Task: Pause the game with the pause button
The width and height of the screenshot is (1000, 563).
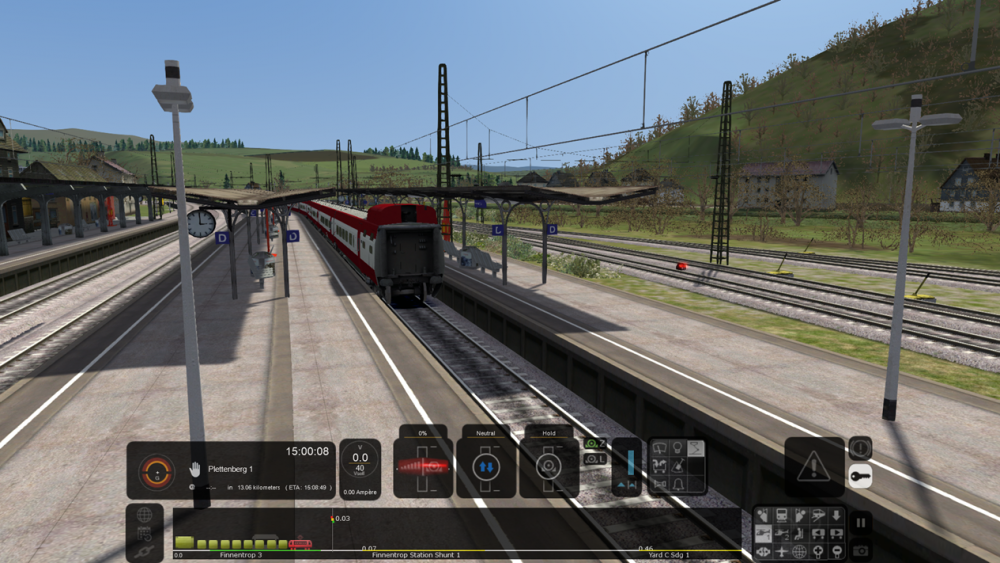Action: [860, 522]
